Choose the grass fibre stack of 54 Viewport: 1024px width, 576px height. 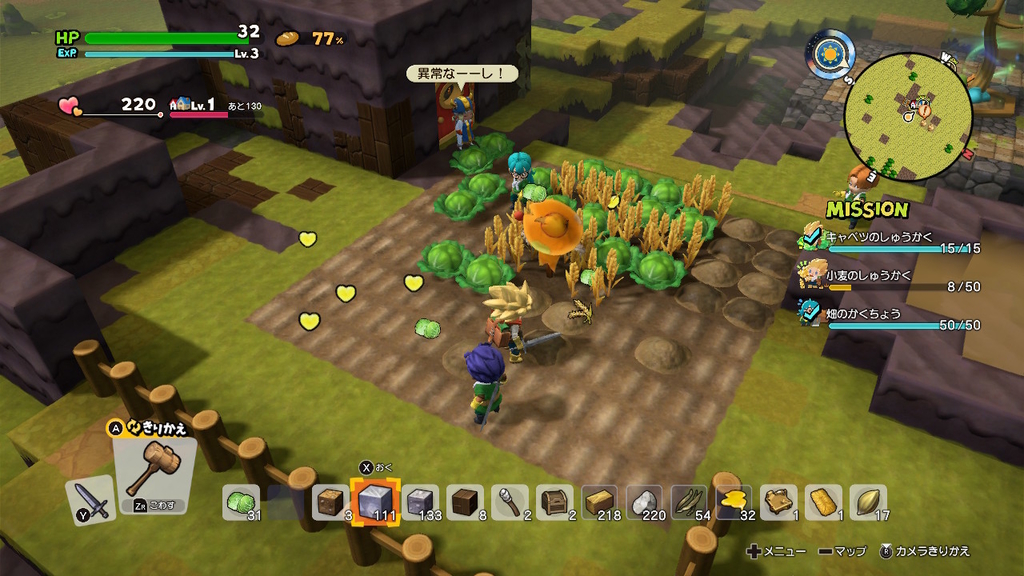pyautogui.click(x=690, y=502)
